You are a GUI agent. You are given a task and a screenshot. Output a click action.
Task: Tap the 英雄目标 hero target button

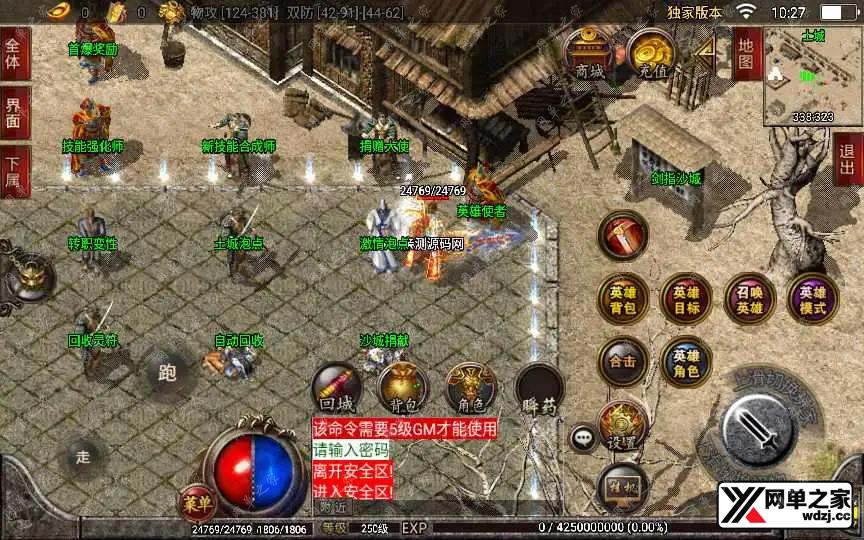point(686,299)
